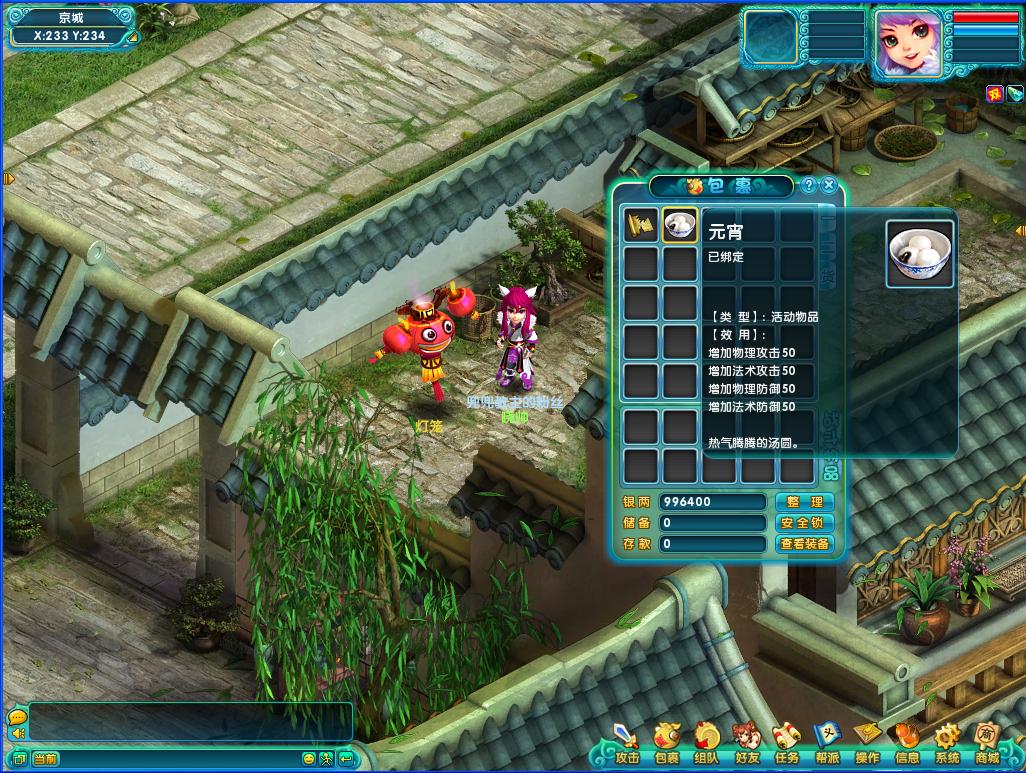The image size is (1026, 773).
Task: Select the 元宵 rice ball item slot
Action: pyautogui.click(x=680, y=225)
